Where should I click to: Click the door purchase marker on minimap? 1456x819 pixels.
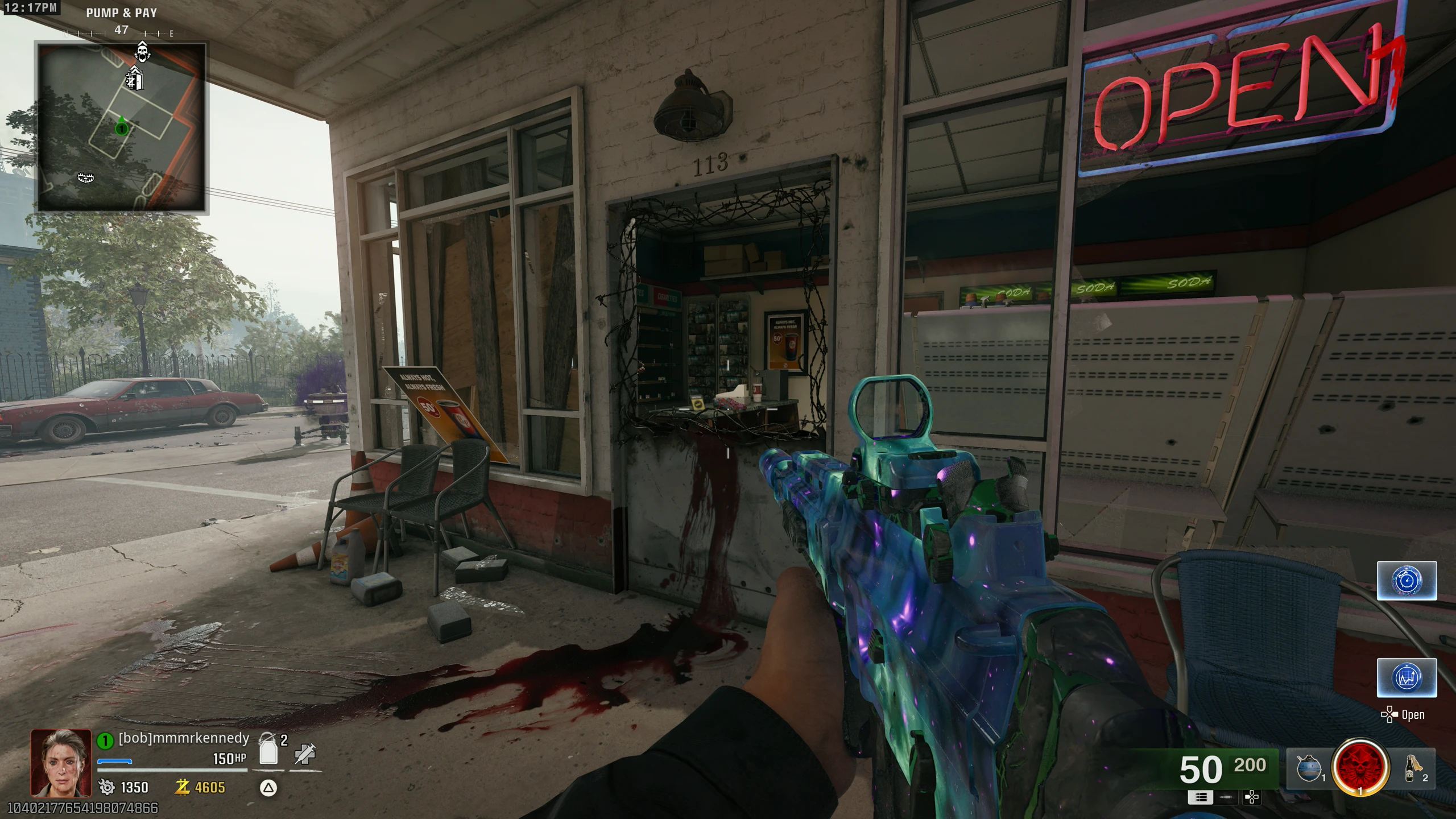(134, 78)
